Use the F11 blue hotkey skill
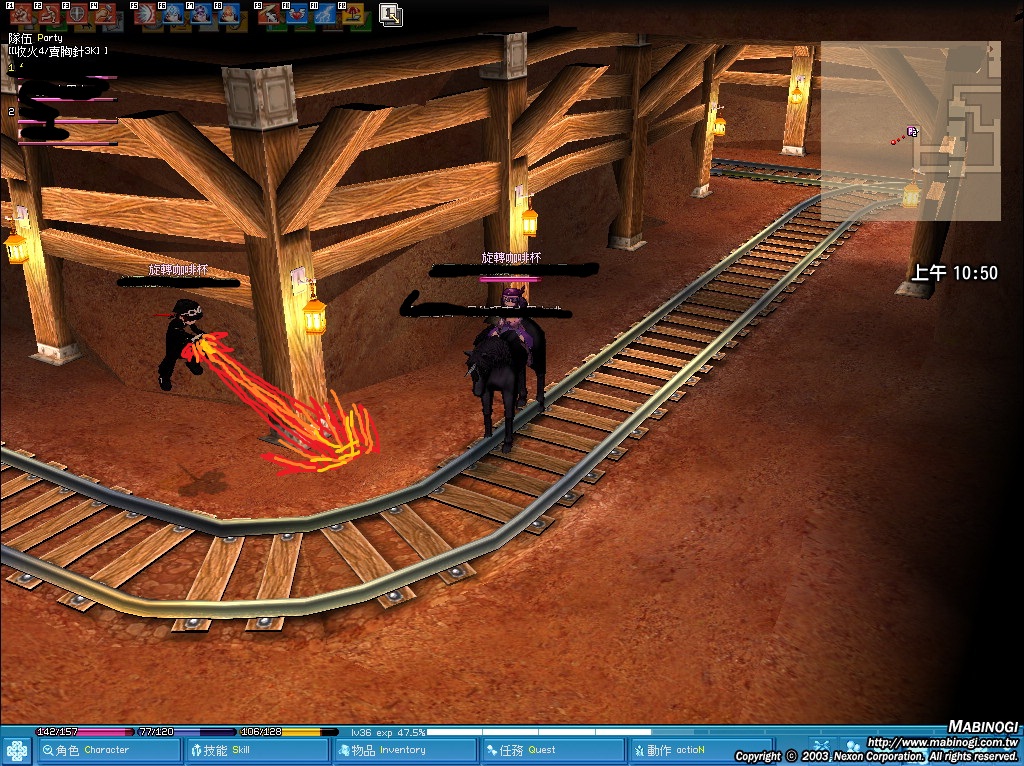 pos(325,14)
